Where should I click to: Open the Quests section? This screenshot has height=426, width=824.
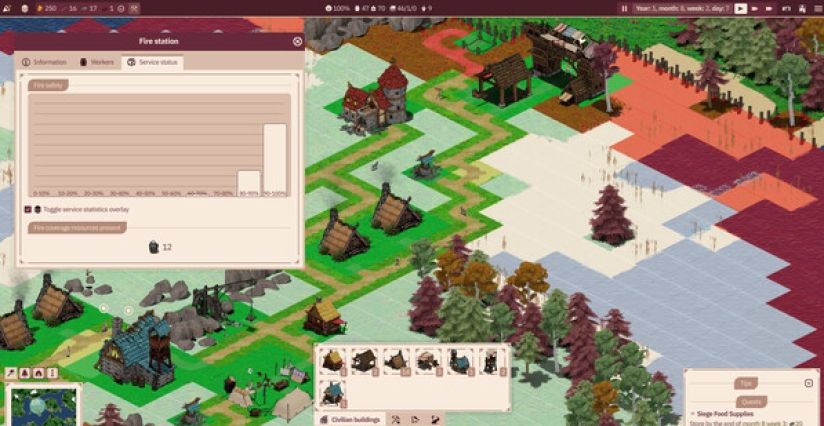click(750, 401)
